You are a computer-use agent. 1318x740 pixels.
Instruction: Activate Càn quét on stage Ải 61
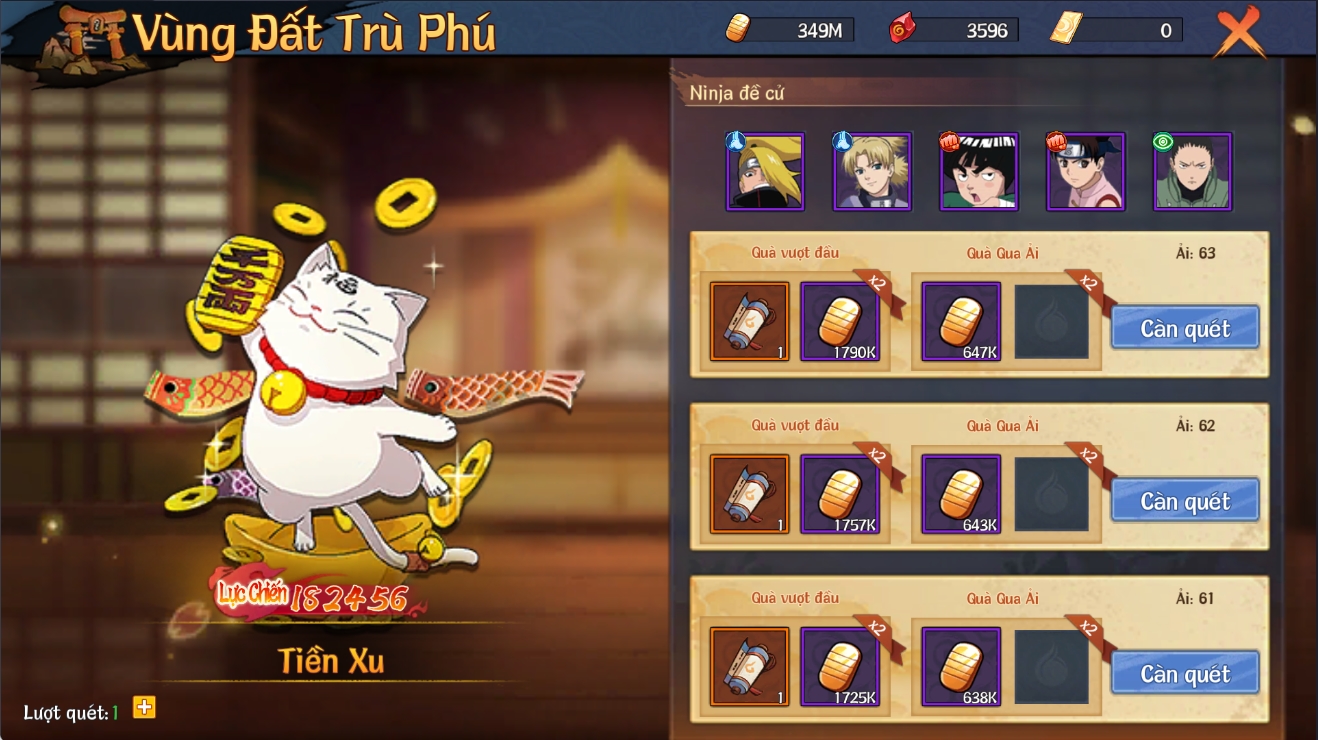1185,674
